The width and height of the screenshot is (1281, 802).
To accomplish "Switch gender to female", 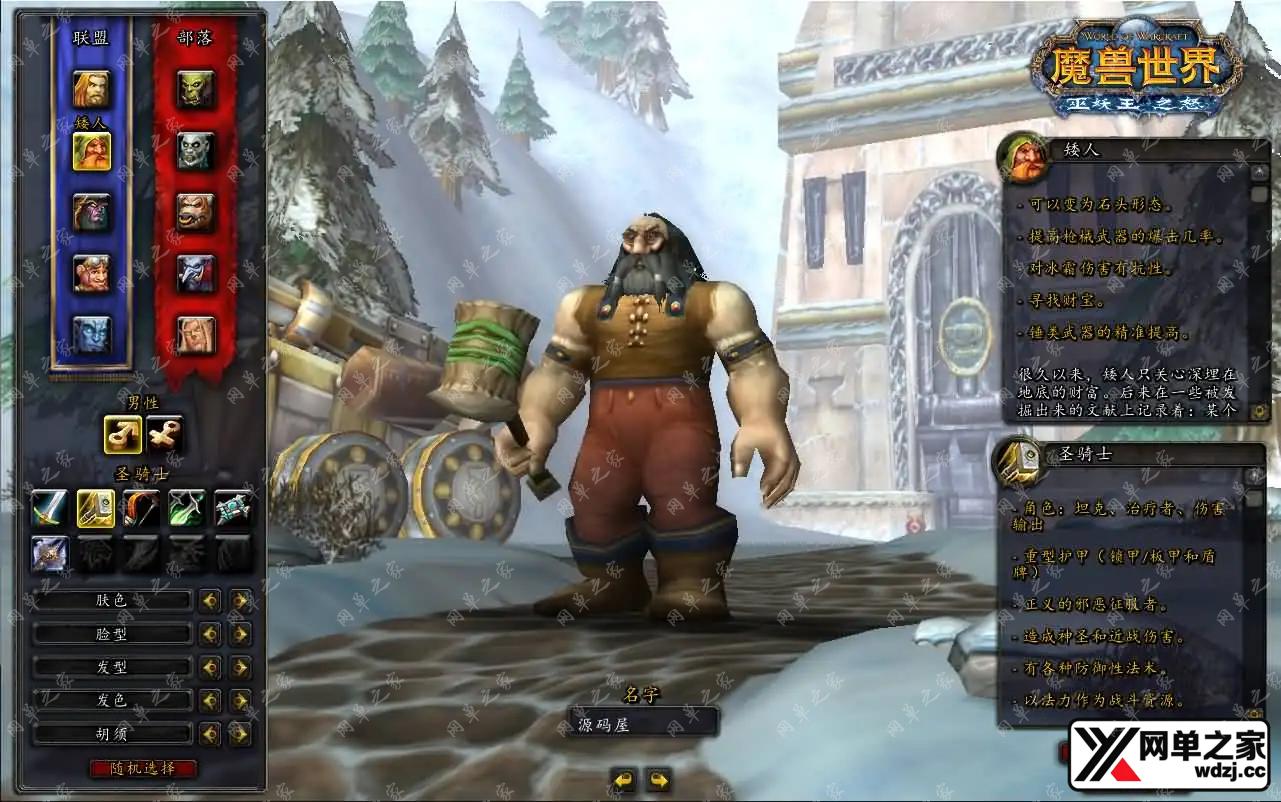I will tap(164, 434).
